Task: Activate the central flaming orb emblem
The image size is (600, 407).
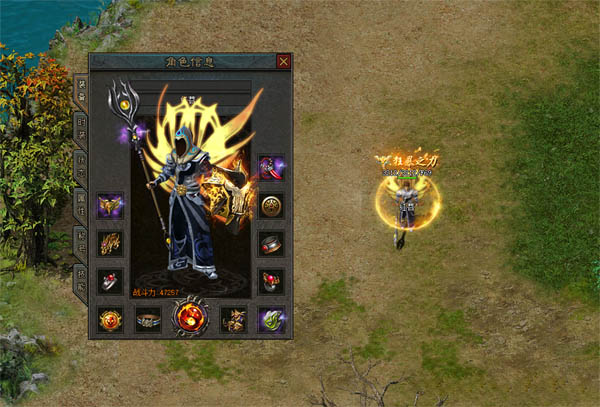Action: click(x=190, y=317)
